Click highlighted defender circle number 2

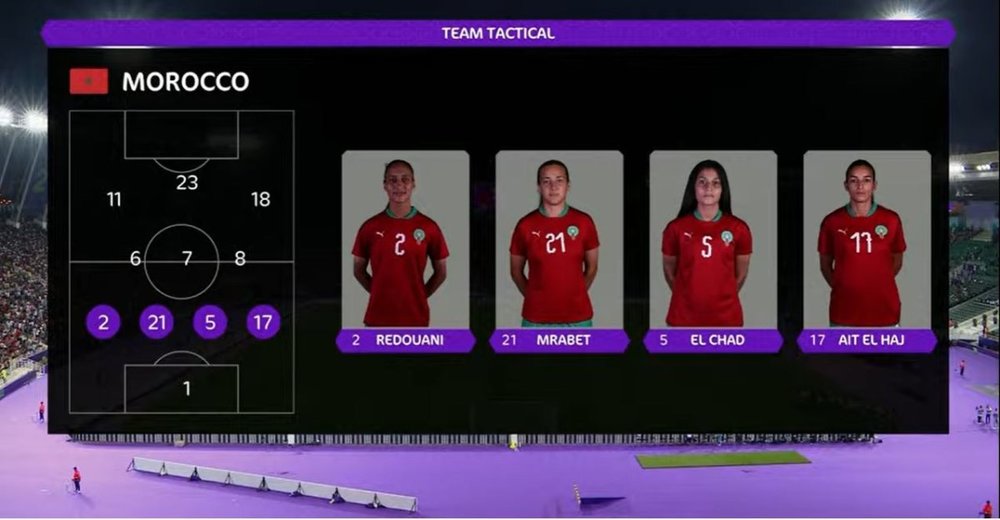click(103, 322)
